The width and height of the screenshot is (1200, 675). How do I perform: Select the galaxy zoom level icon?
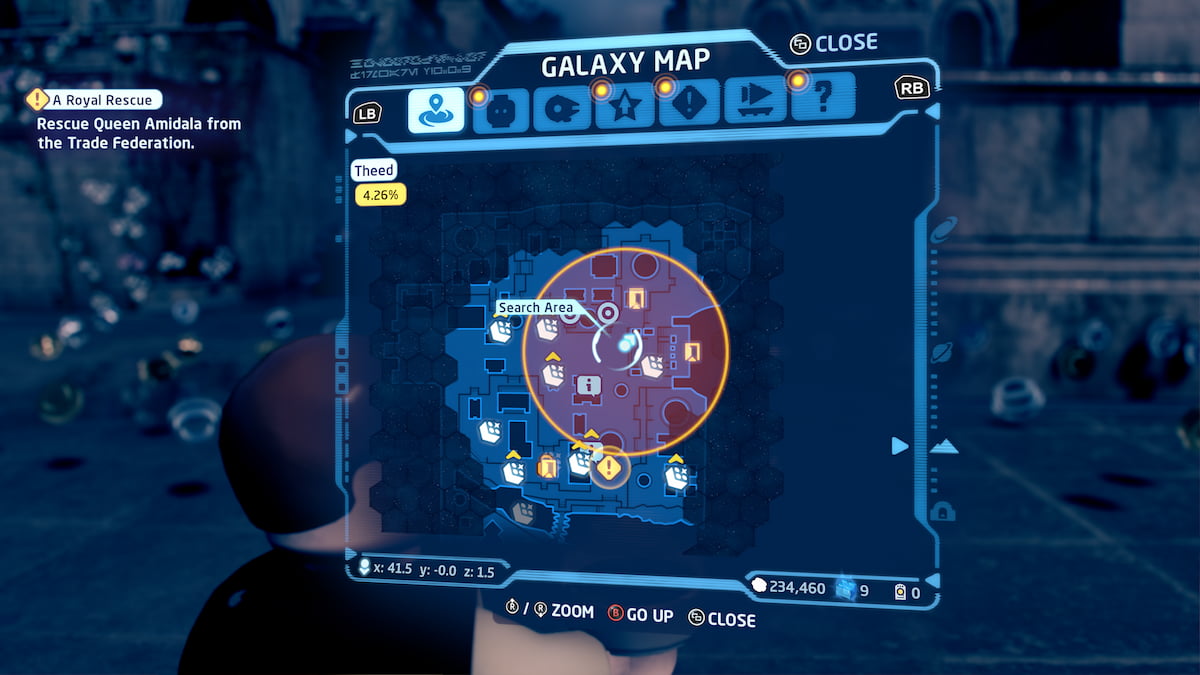pyautogui.click(x=942, y=232)
